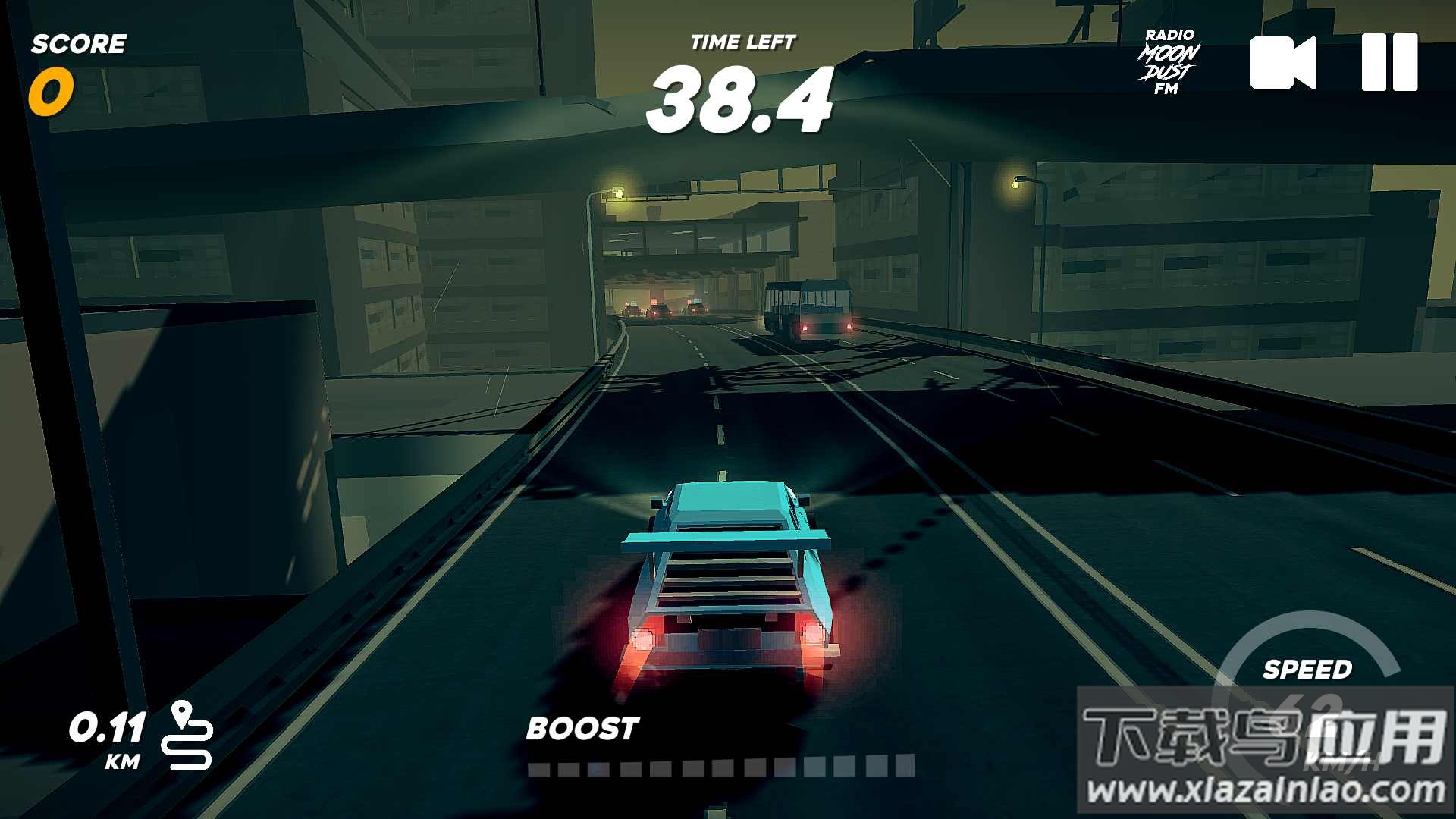Pause the race
This screenshot has height=819, width=1456.
pos(1389,62)
